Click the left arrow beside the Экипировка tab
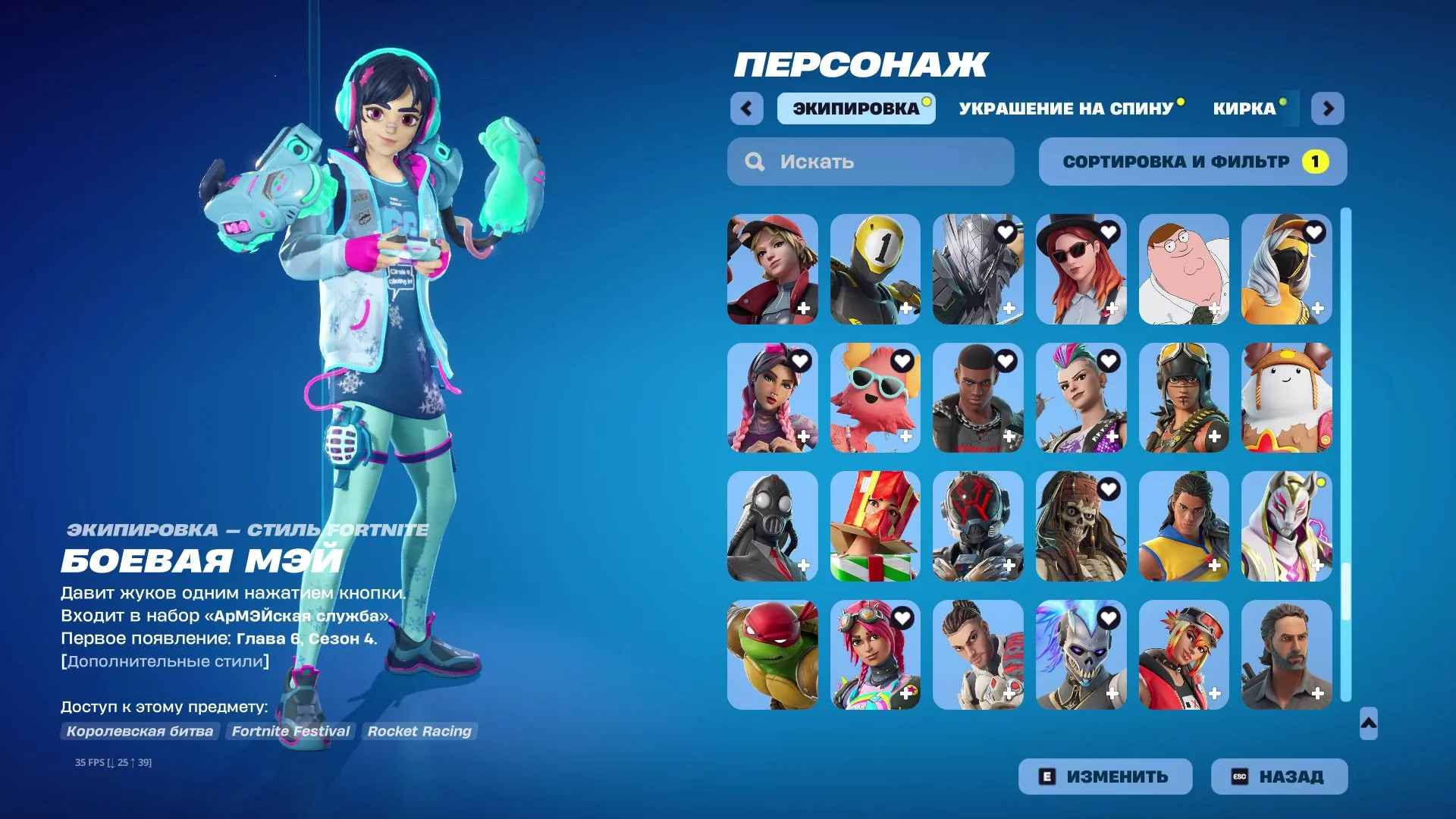Viewport: 1456px width, 819px height. [747, 108]
